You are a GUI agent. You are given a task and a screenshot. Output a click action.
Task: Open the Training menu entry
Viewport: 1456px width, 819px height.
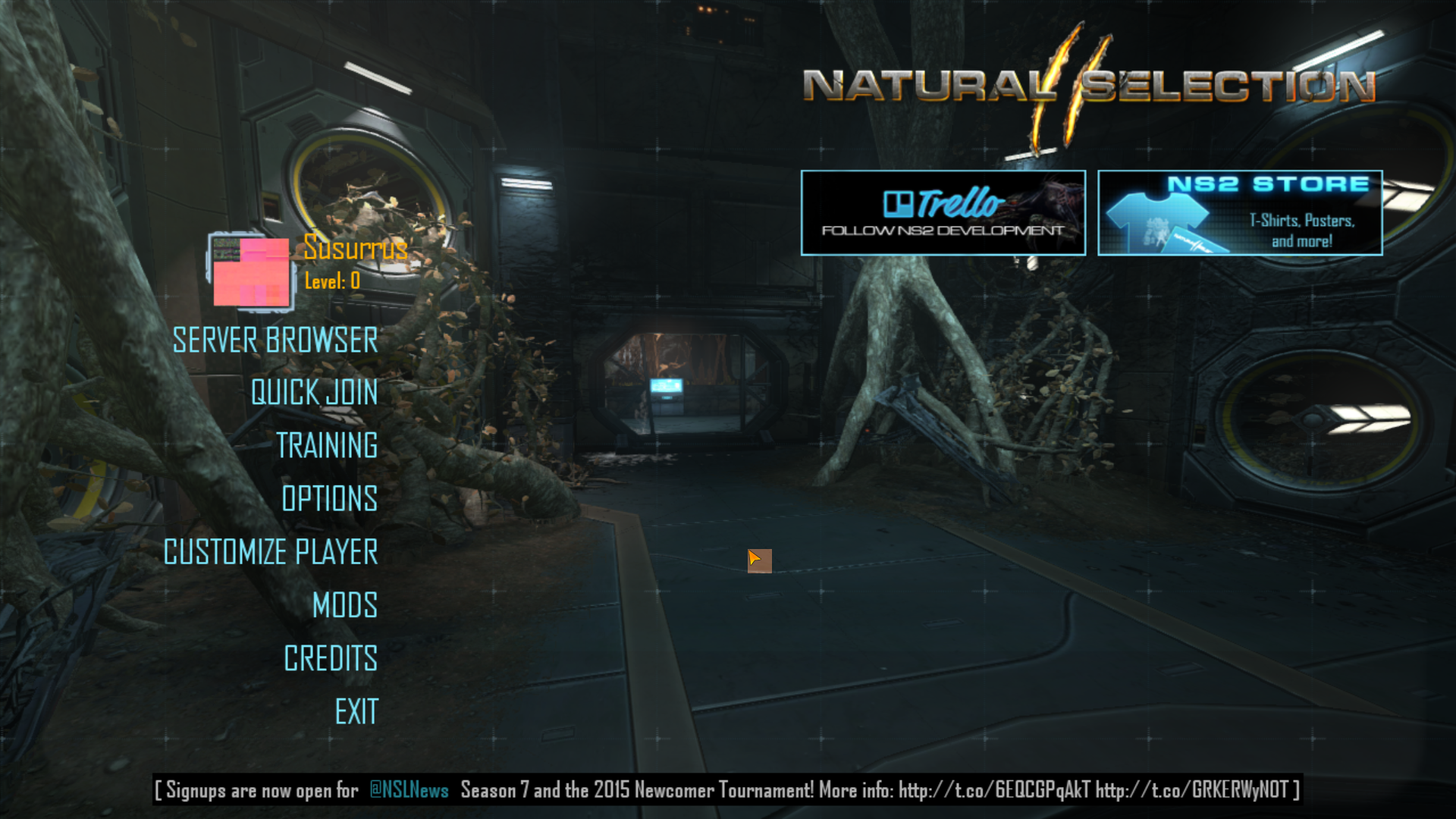click(327, 446)
